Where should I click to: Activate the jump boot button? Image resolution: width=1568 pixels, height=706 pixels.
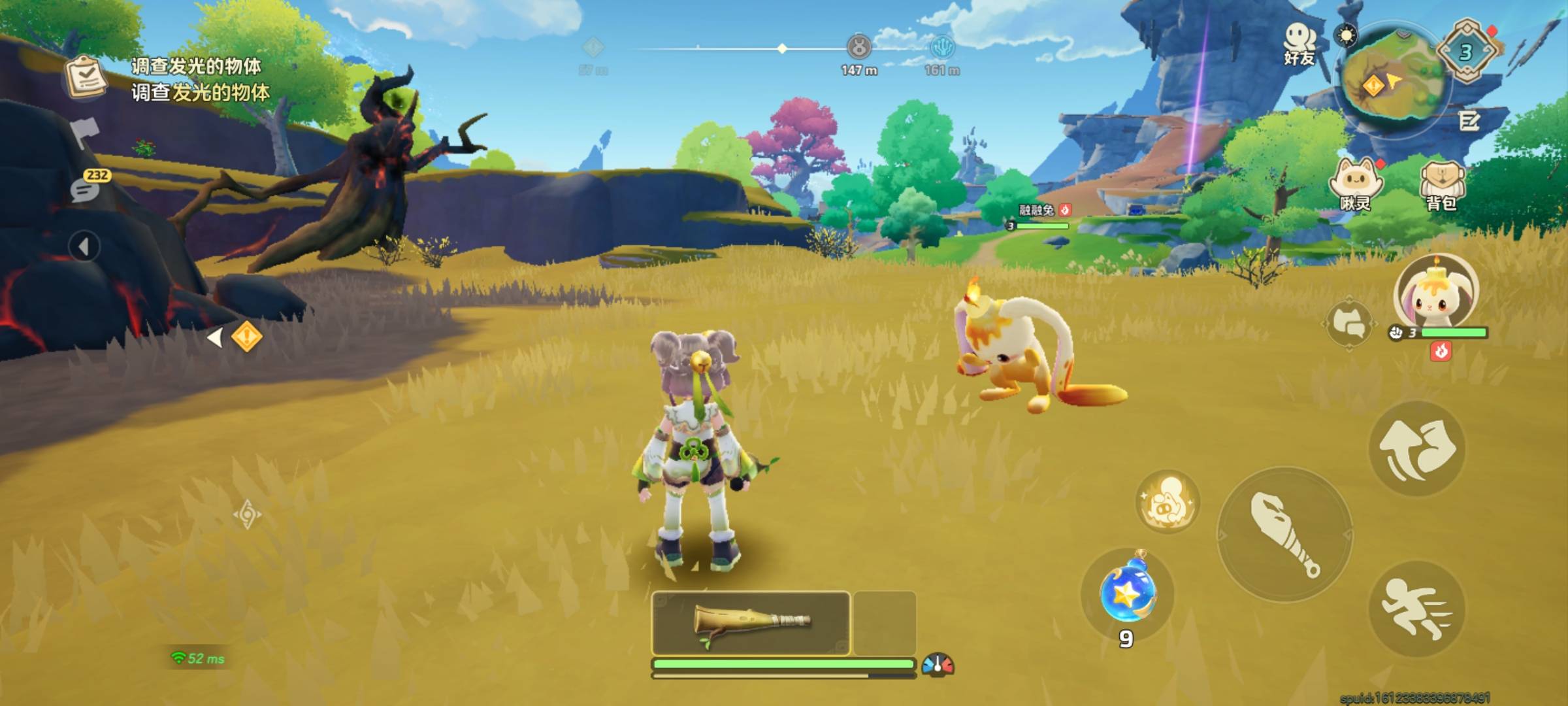(1416, 449)
